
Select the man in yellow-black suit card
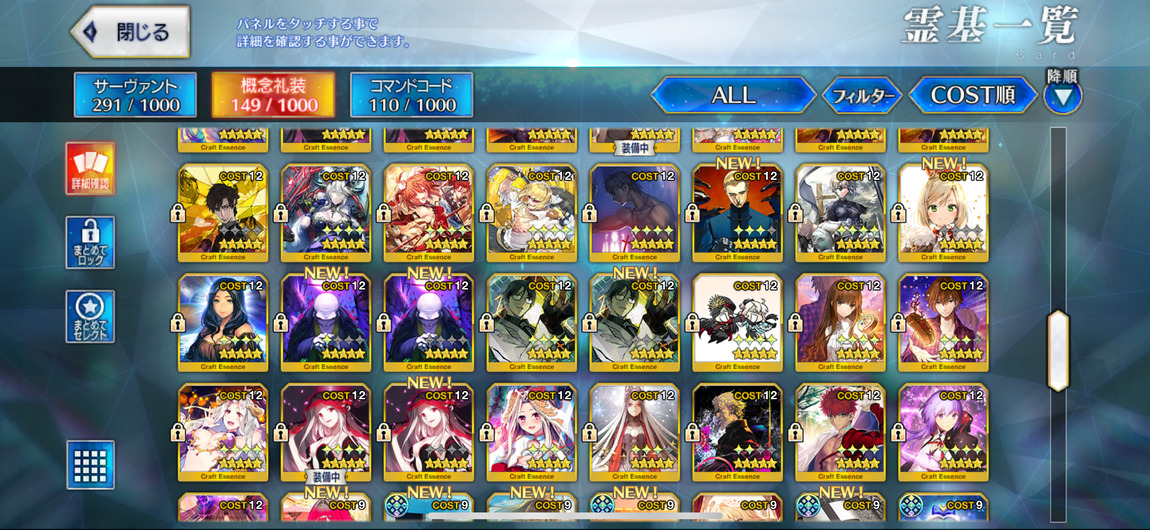[x=223, y=210]
